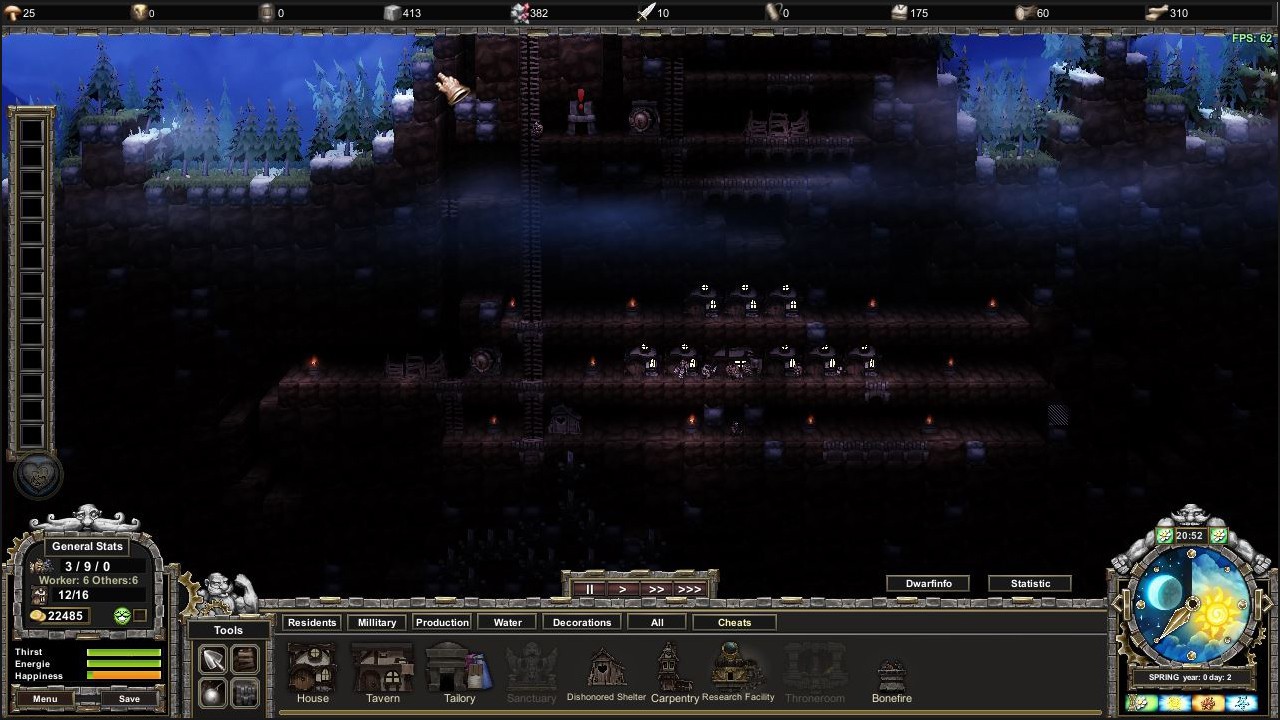Screen dimensions: 1280x720
Task: Check the box beside the smiley face
Action: (140, 615)
